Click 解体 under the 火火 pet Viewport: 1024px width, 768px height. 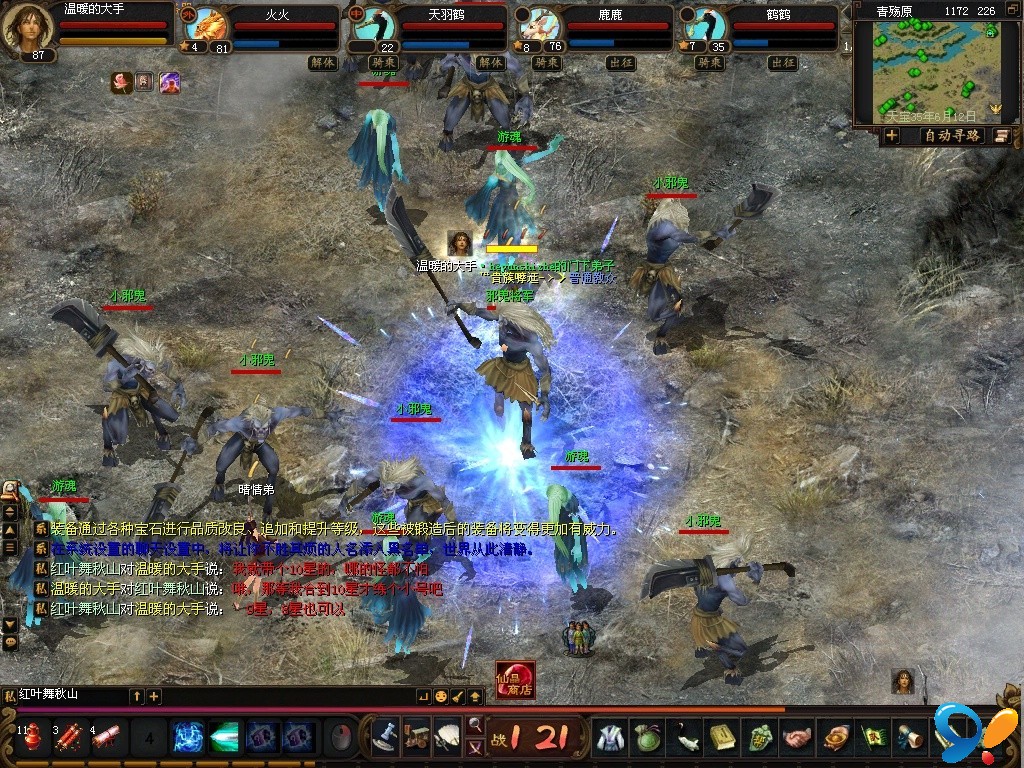tap(322, 62)
